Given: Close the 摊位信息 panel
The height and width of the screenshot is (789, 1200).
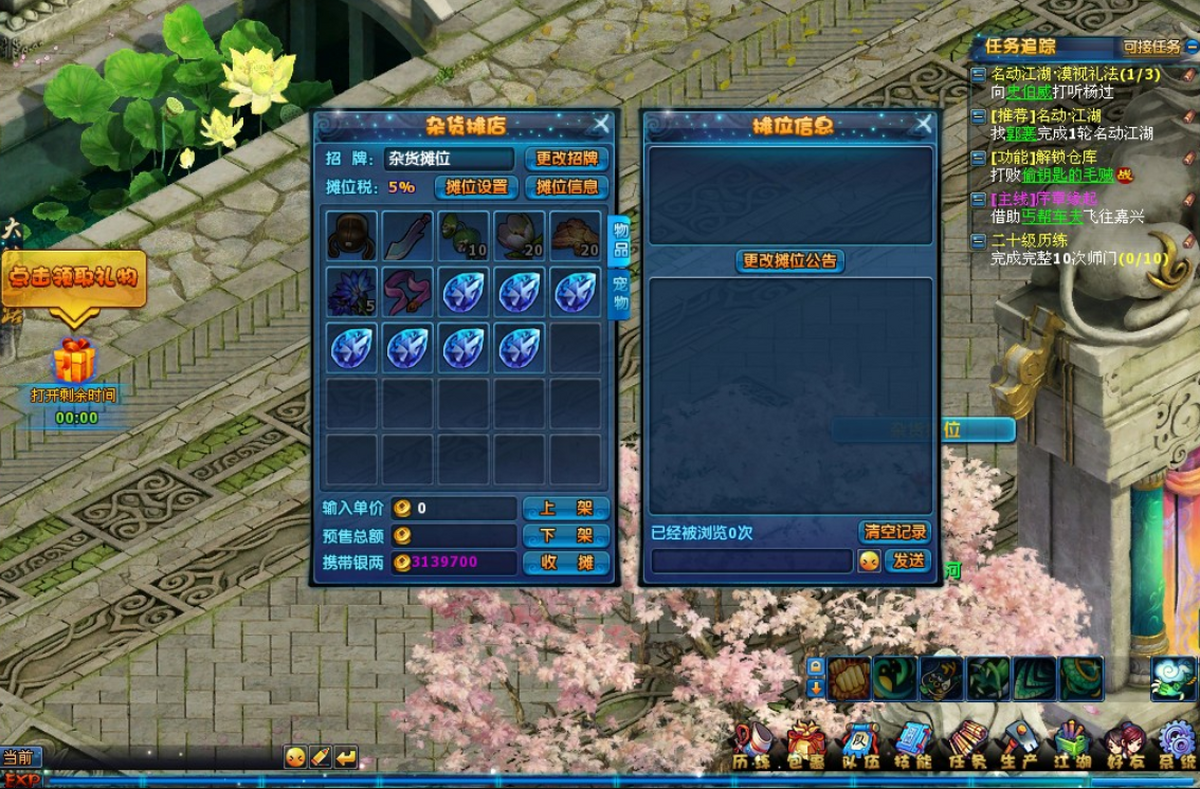Looking at the screenshot, I should point(923,124).
